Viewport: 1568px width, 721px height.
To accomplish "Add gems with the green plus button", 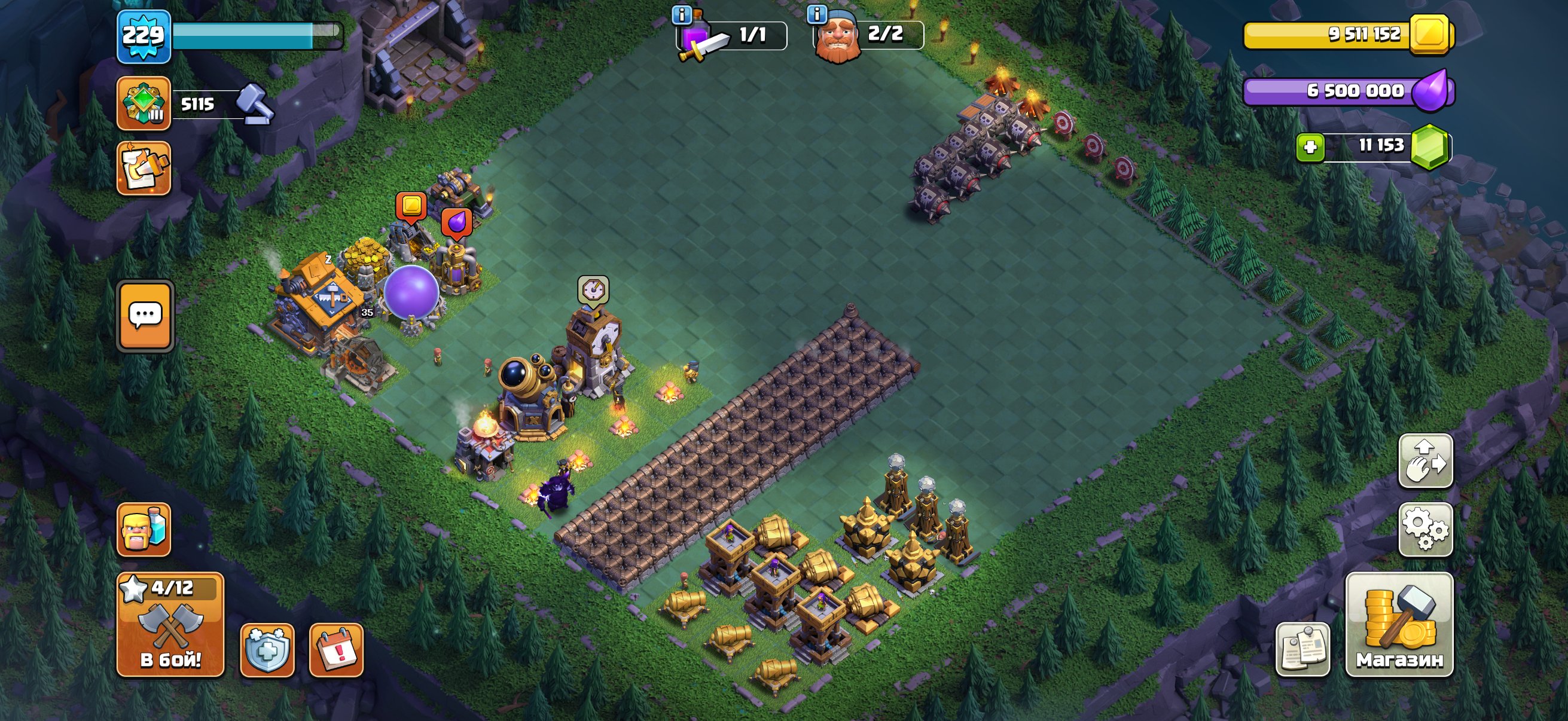I will tap(1310, 147).
